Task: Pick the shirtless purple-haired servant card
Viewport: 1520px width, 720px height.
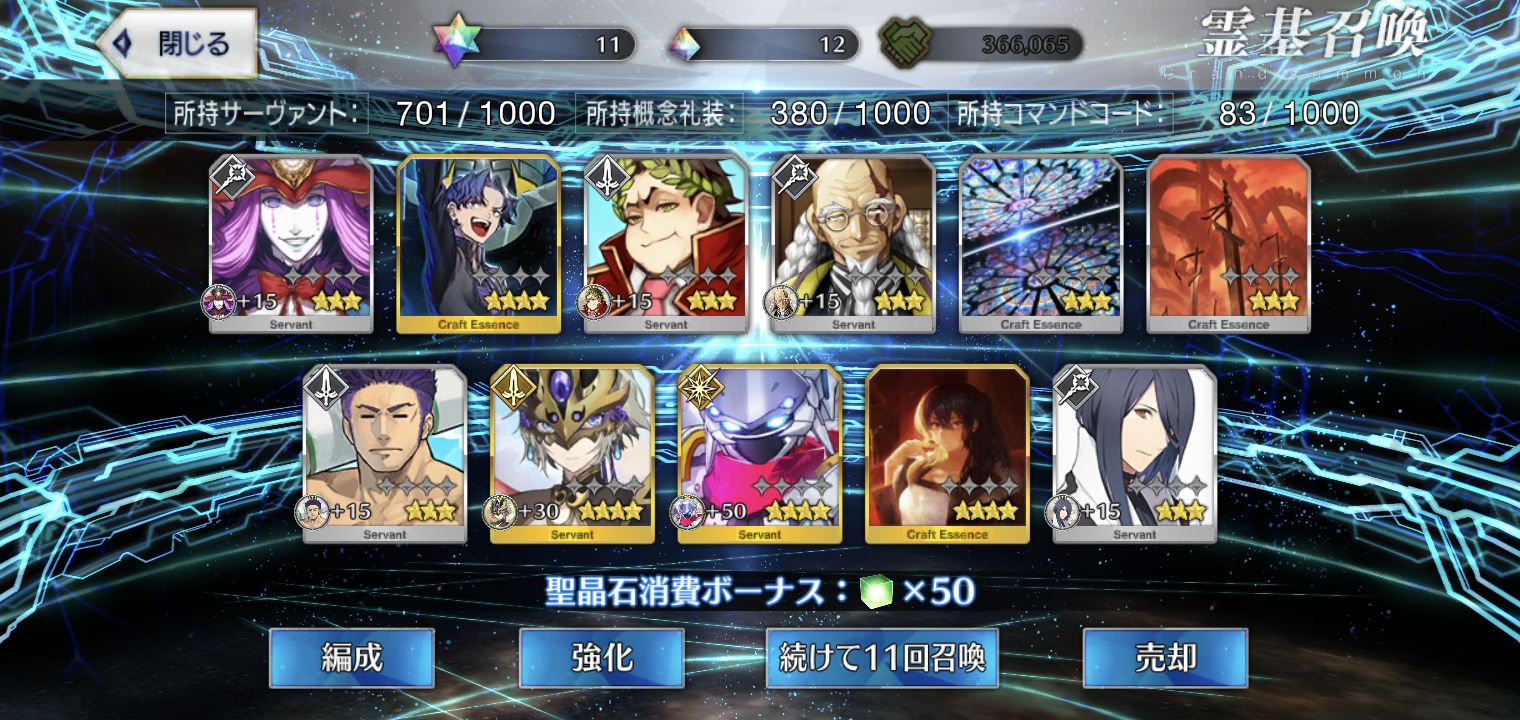Action: tap(385, 453)
